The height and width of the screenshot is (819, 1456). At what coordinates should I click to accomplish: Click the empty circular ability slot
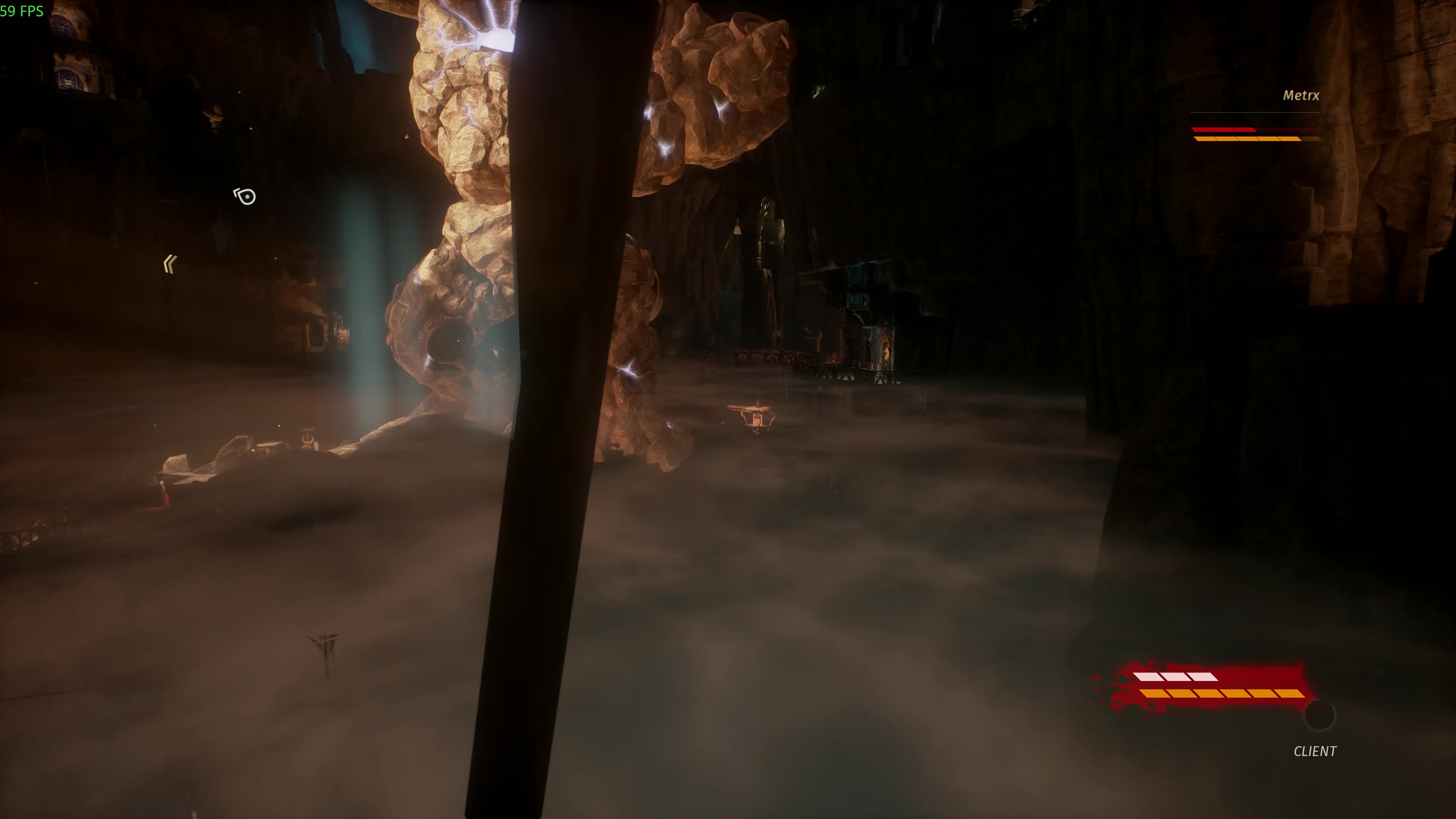(x=1319, y=715)
